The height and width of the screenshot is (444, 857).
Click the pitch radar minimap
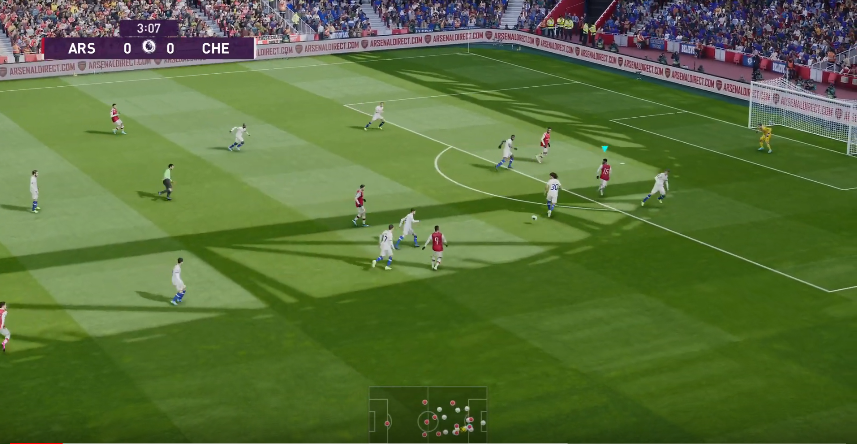[x=428, y=413]
